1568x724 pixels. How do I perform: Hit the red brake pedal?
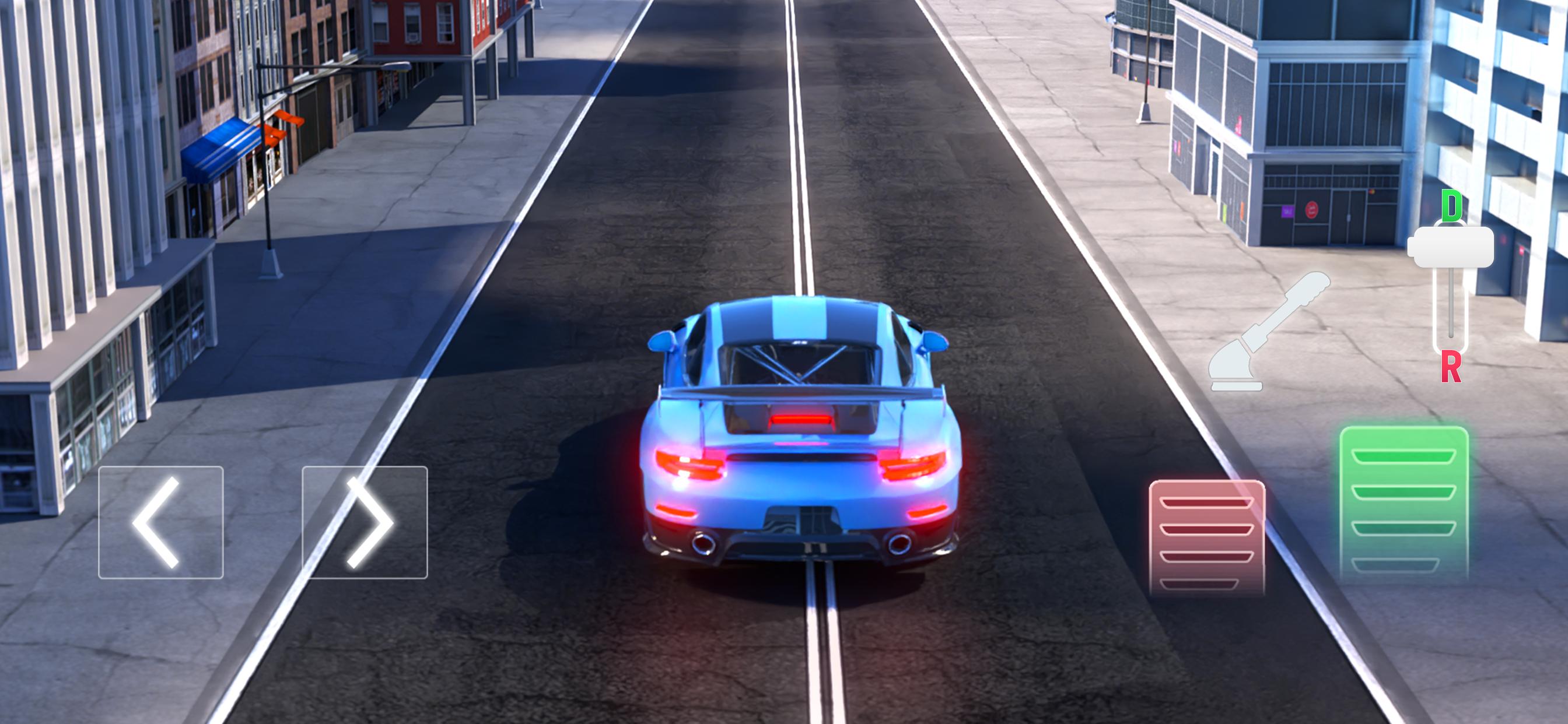[1206, 537]
